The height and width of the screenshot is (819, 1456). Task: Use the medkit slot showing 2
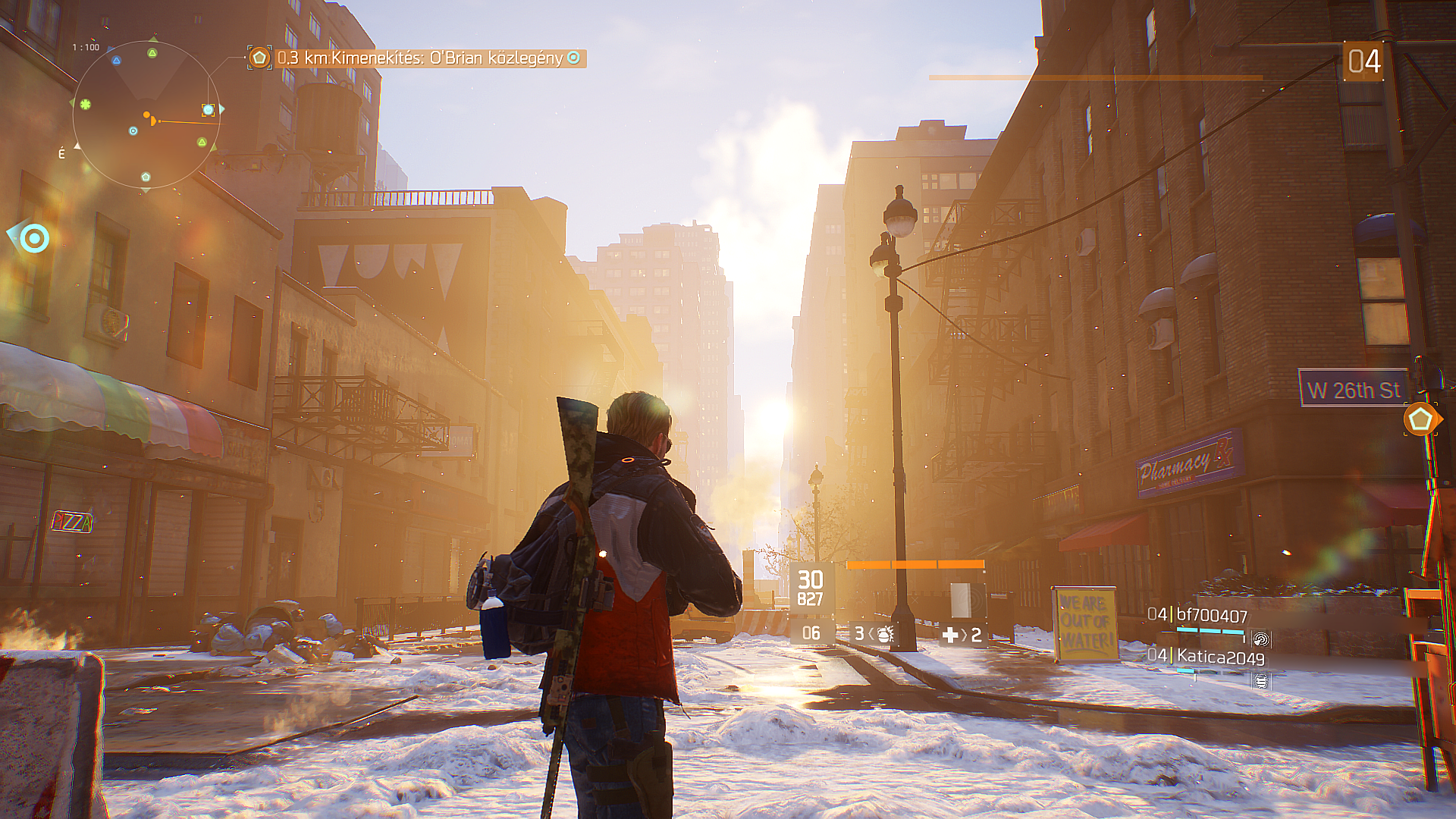[x=962, y=635]
